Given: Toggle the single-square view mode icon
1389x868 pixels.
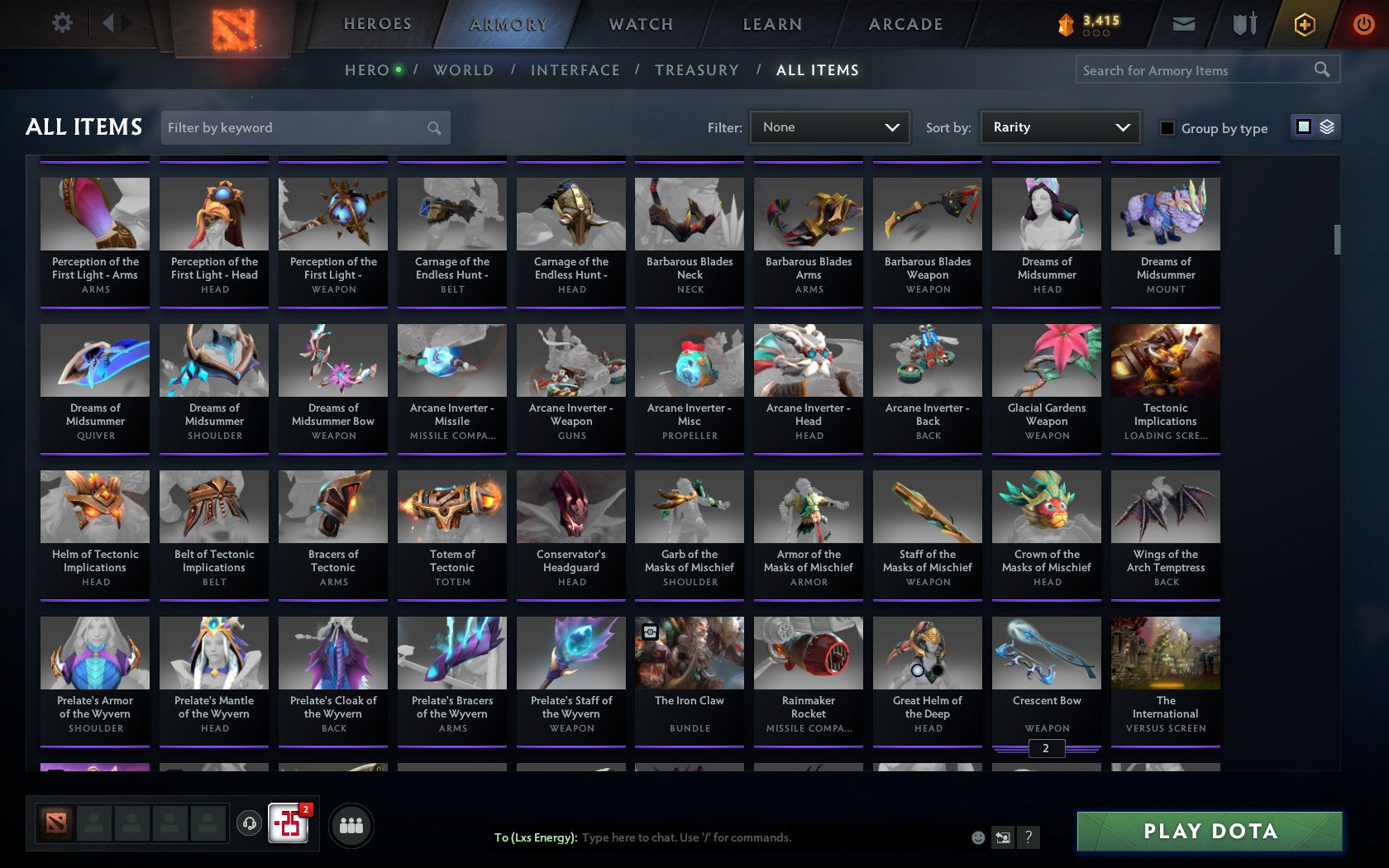Looking at the screenshot, I should coord(1303,127).
